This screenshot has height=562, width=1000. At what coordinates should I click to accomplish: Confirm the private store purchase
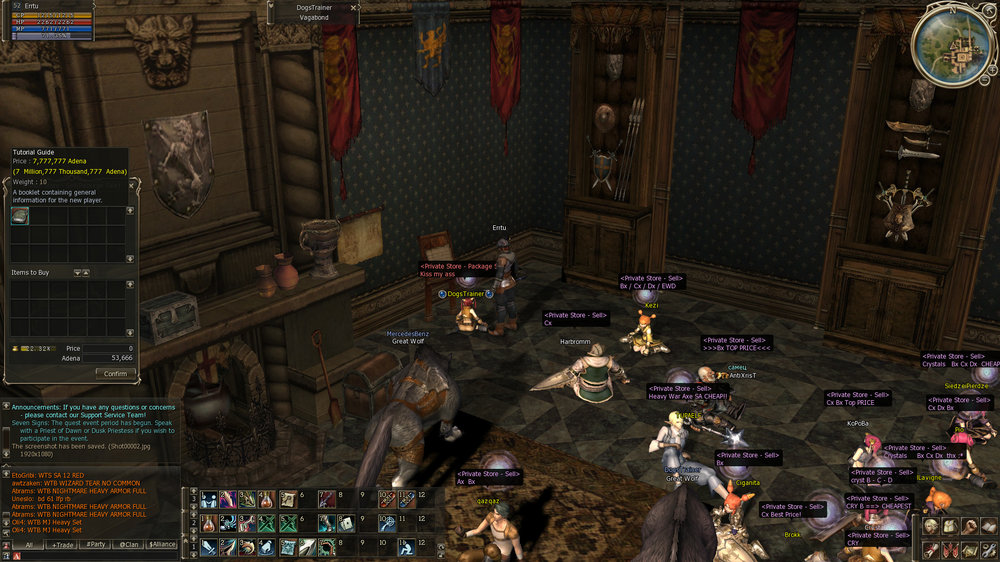(x=116, y=373)
